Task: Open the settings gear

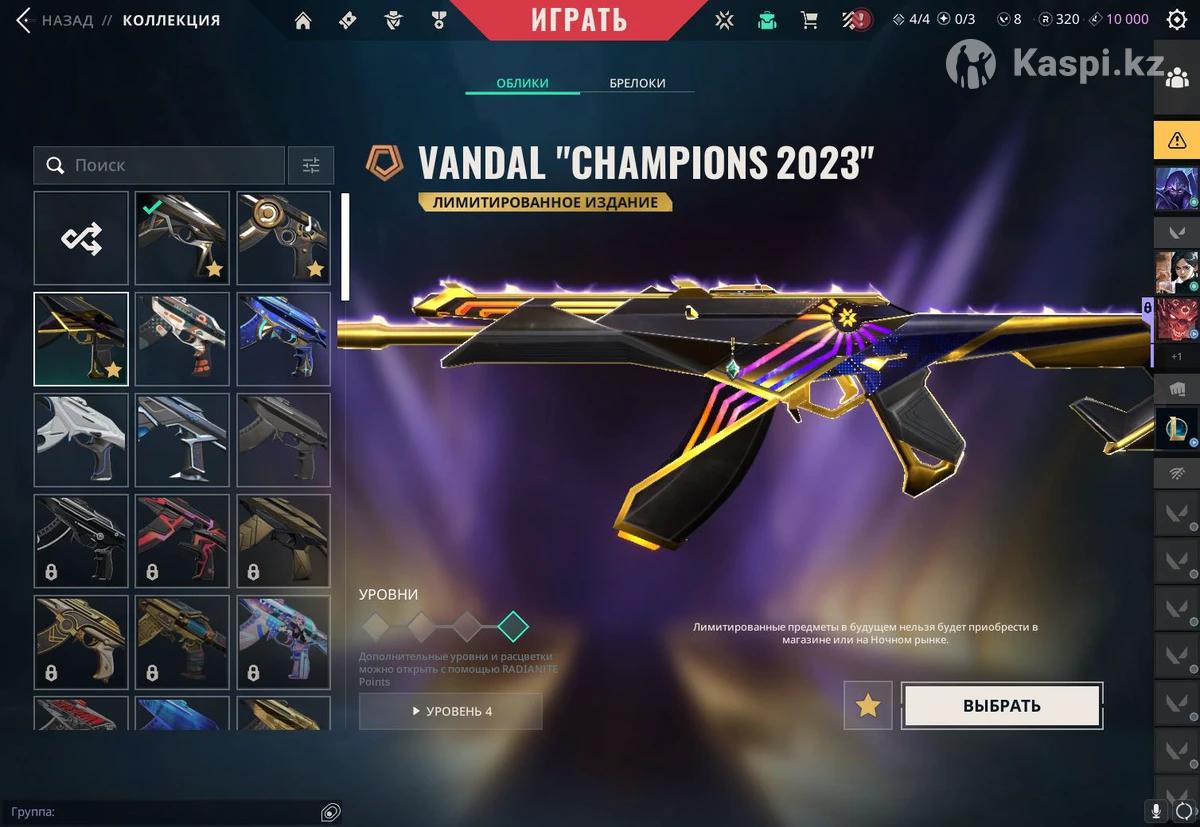Action: click(1177, 19)
